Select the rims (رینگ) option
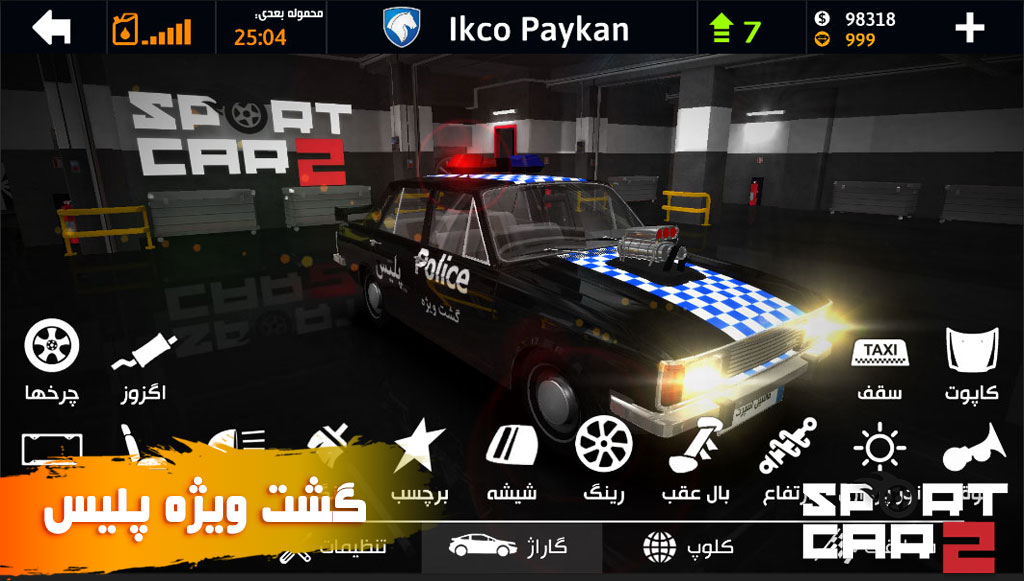Viewport: 1024px width, 581px height. point(604,459)
